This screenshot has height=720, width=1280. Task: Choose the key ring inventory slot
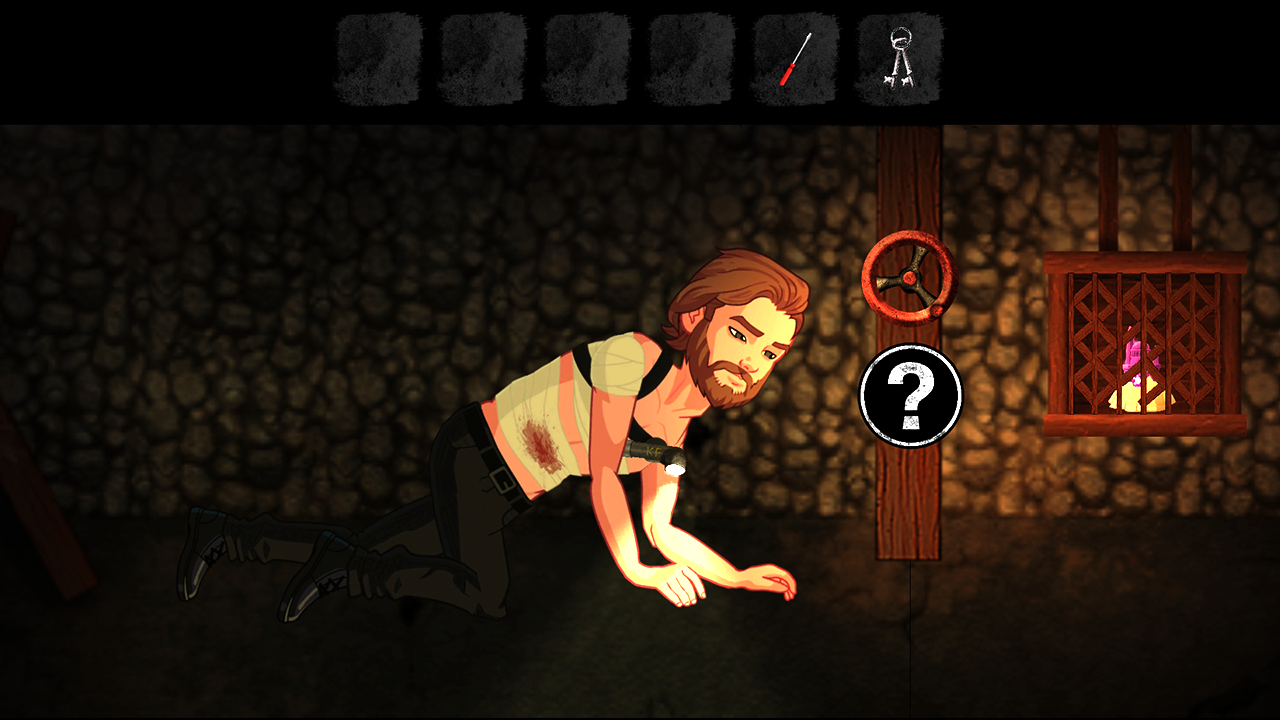pyautogui.click(x=899, y=59)
